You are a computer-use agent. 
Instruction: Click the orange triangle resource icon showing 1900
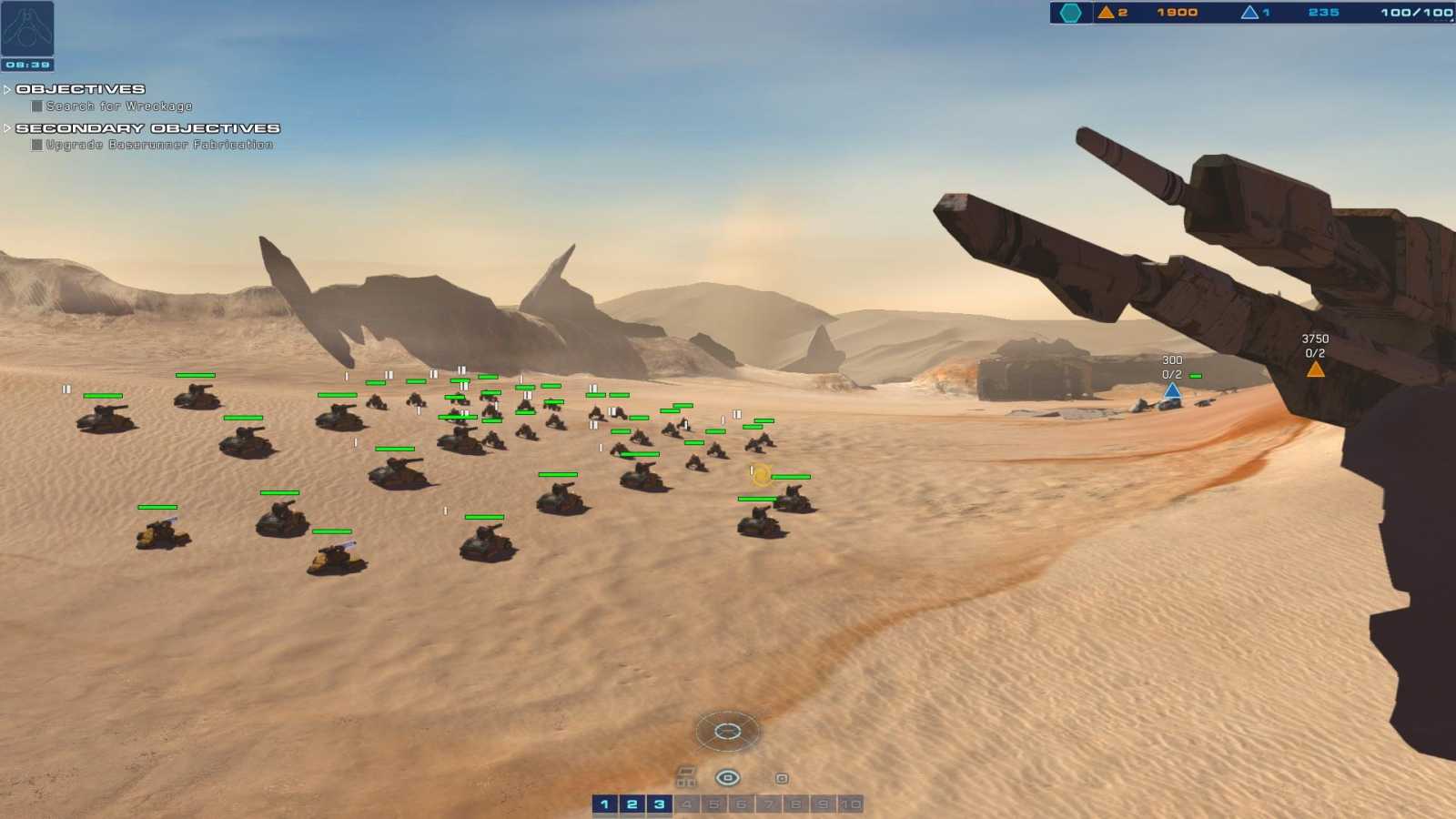coord(1107,13)
